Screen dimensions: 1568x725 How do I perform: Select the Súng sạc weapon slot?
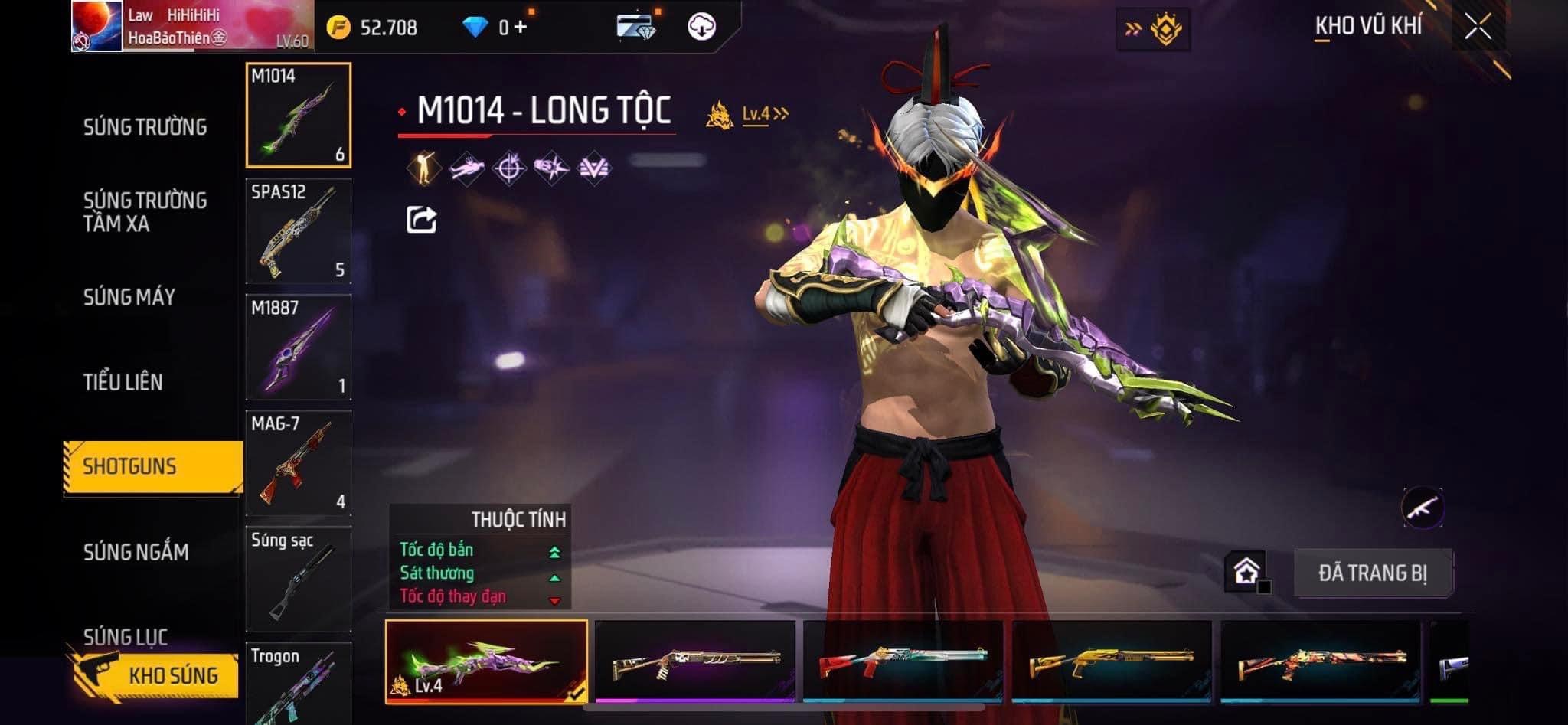[x=299, y=578]
